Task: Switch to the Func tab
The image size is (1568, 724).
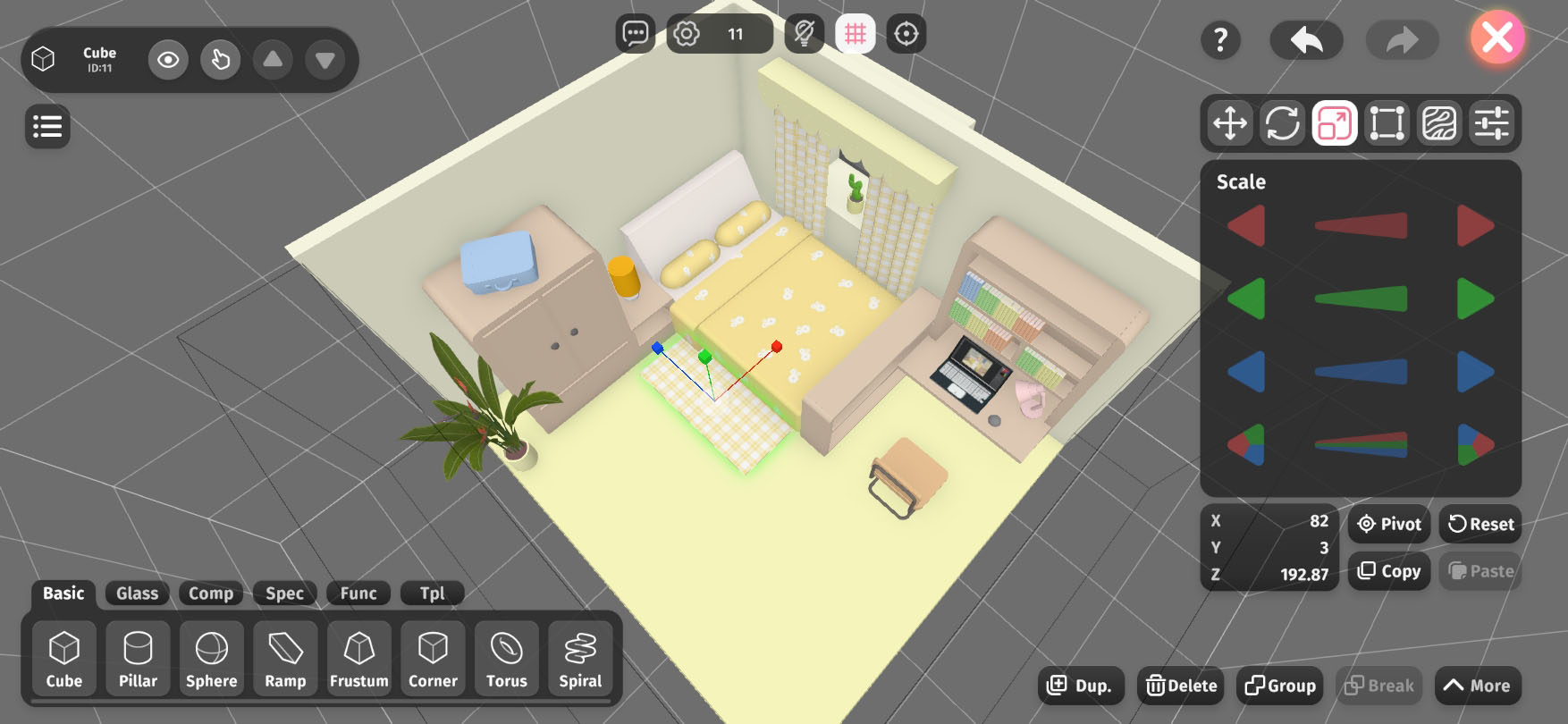Action: (x=358, y=593)
